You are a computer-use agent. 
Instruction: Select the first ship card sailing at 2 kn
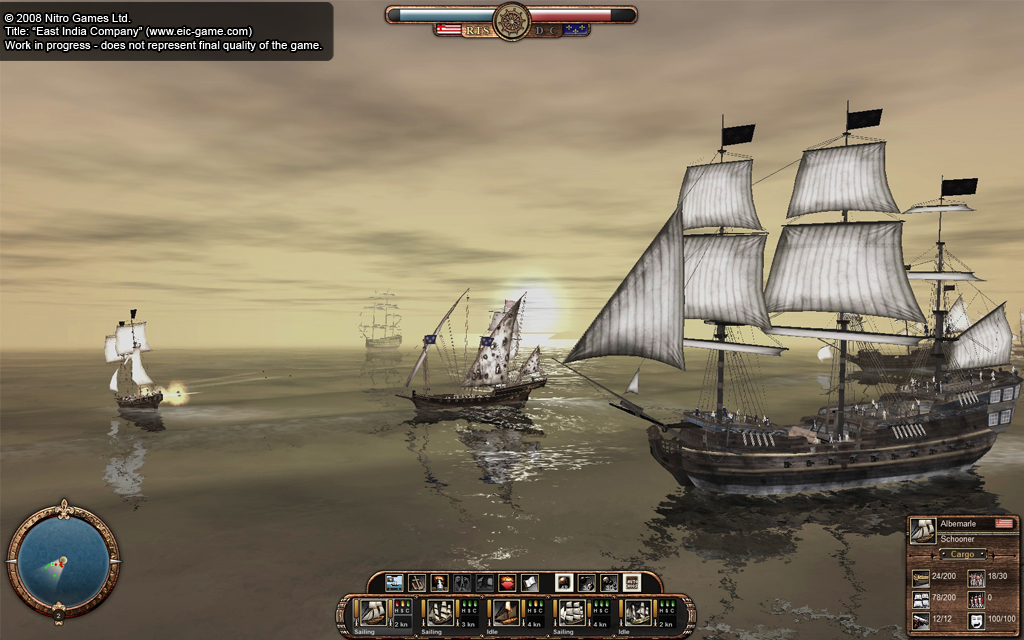click(x=374, y=612)
